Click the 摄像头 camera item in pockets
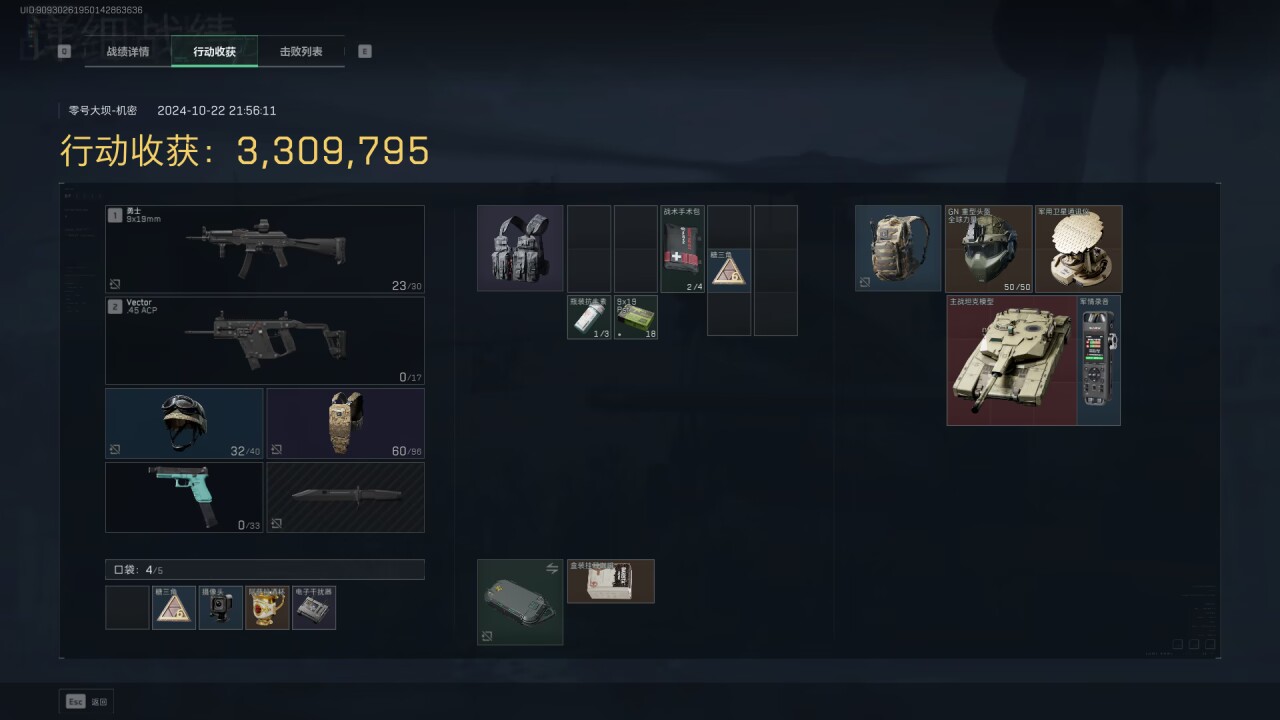This screenshot has height=720, width=1280. point(221,608)
